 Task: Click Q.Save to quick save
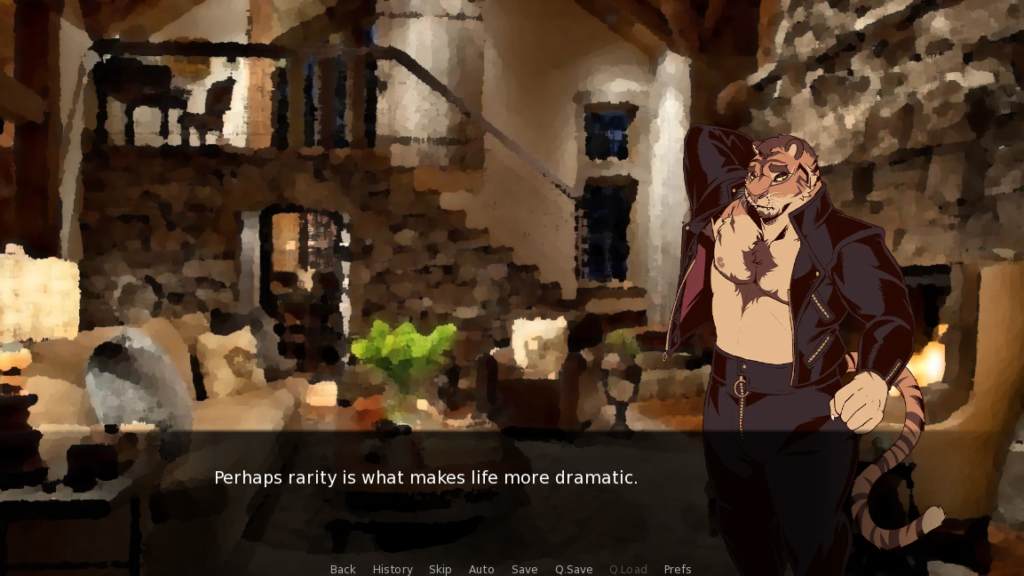coord(574,569)
